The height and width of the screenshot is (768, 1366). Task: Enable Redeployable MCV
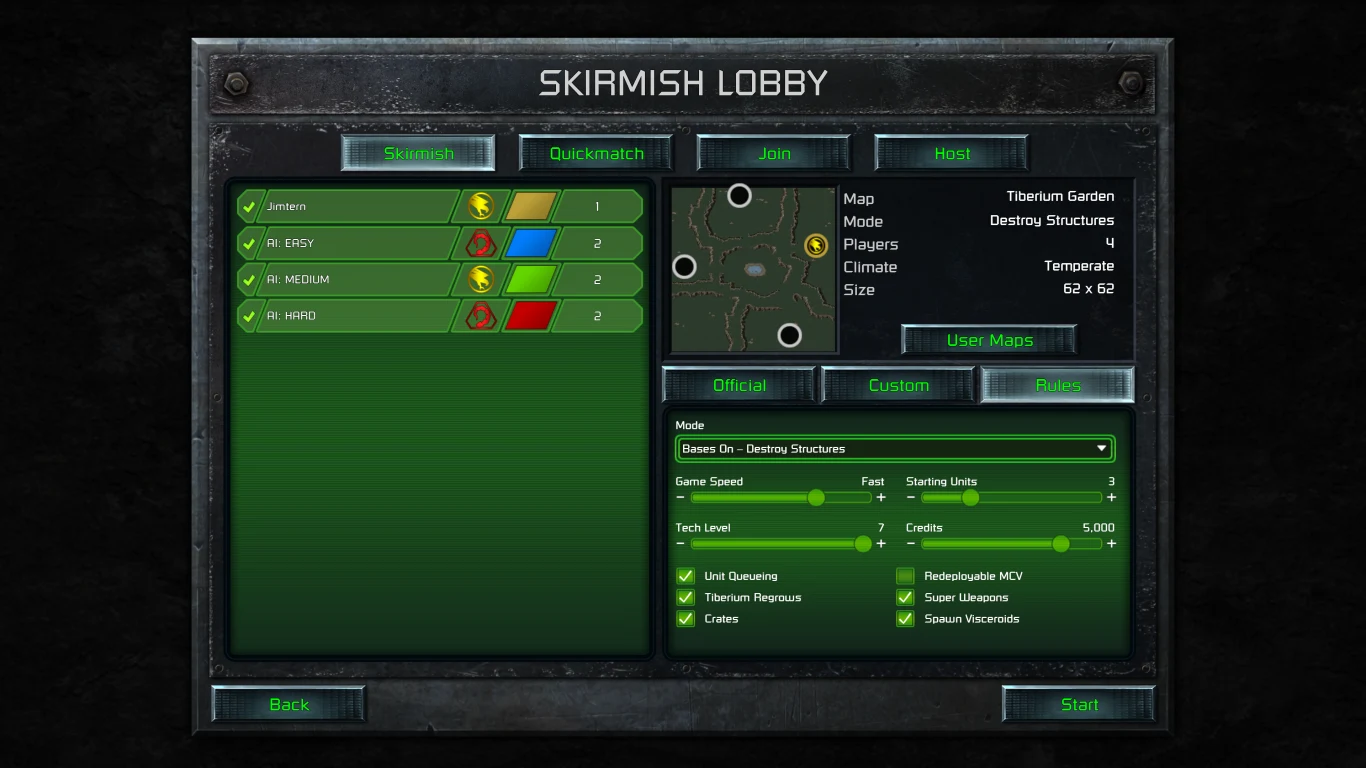click(x=905, y=576)
